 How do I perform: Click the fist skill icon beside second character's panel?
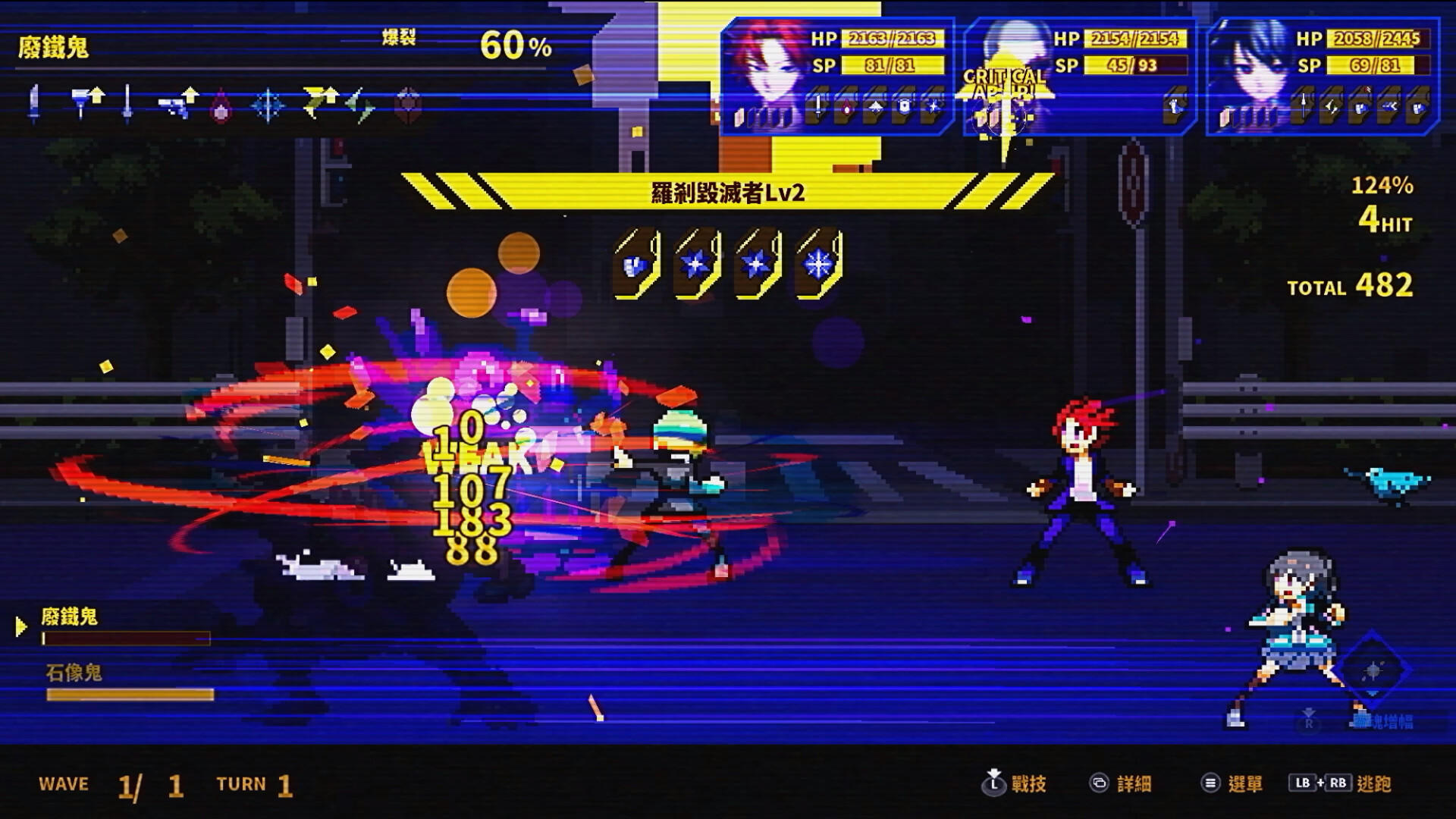click(1174, 106)
